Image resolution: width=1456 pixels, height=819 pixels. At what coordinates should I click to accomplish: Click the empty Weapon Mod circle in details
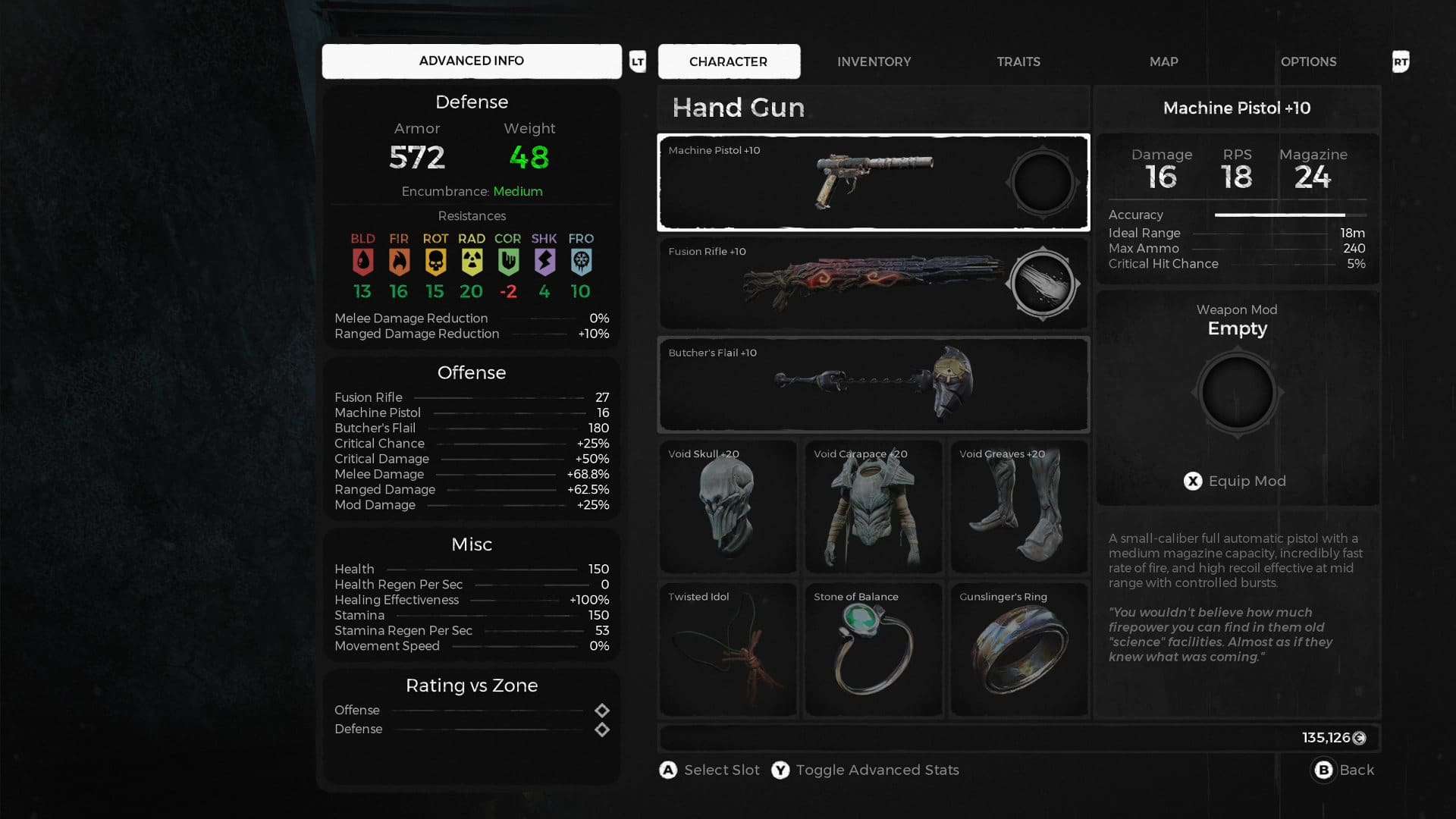(x=1237, y=393)
